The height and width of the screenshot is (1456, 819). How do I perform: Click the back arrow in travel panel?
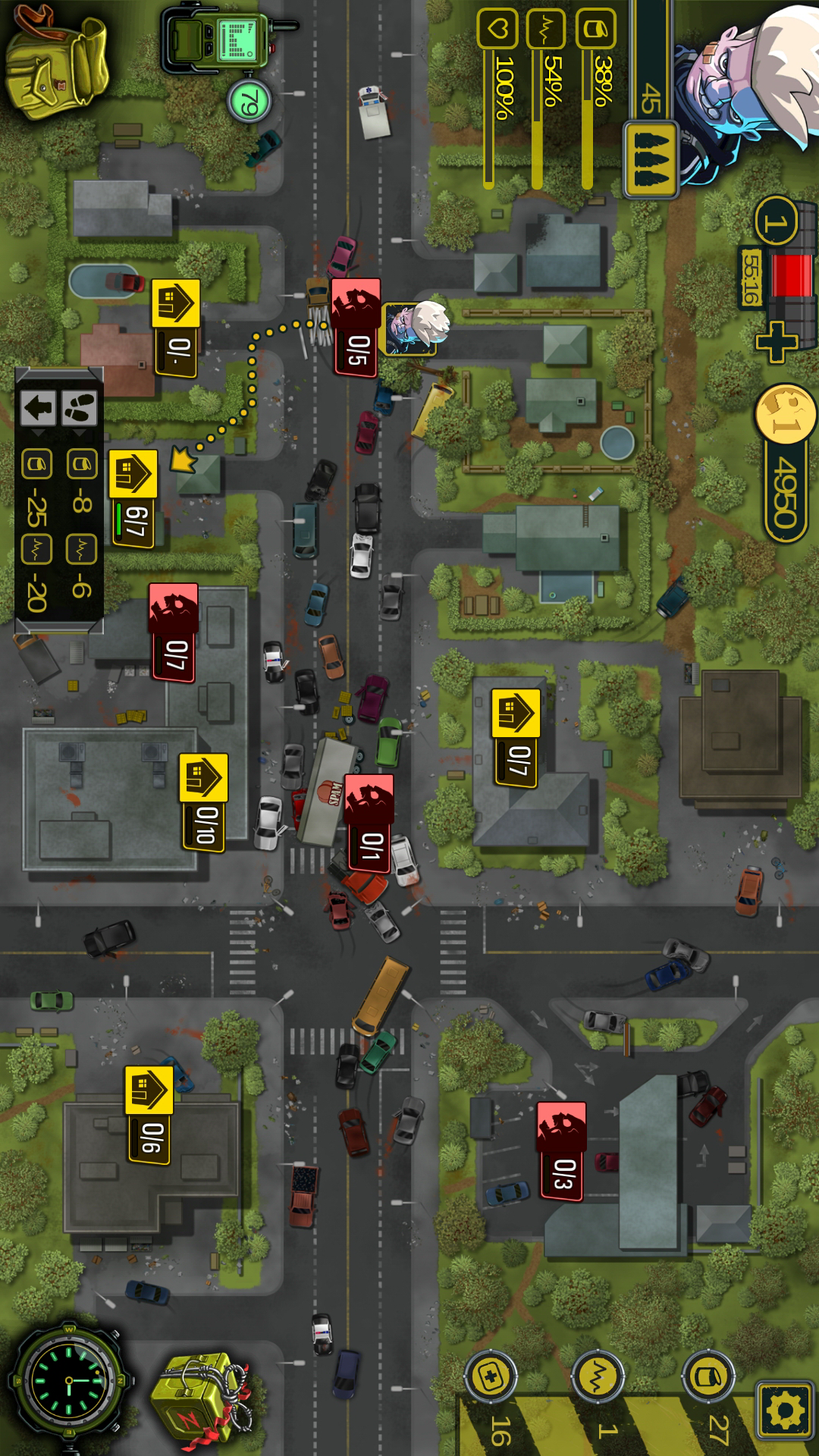[x=38, y=408]
